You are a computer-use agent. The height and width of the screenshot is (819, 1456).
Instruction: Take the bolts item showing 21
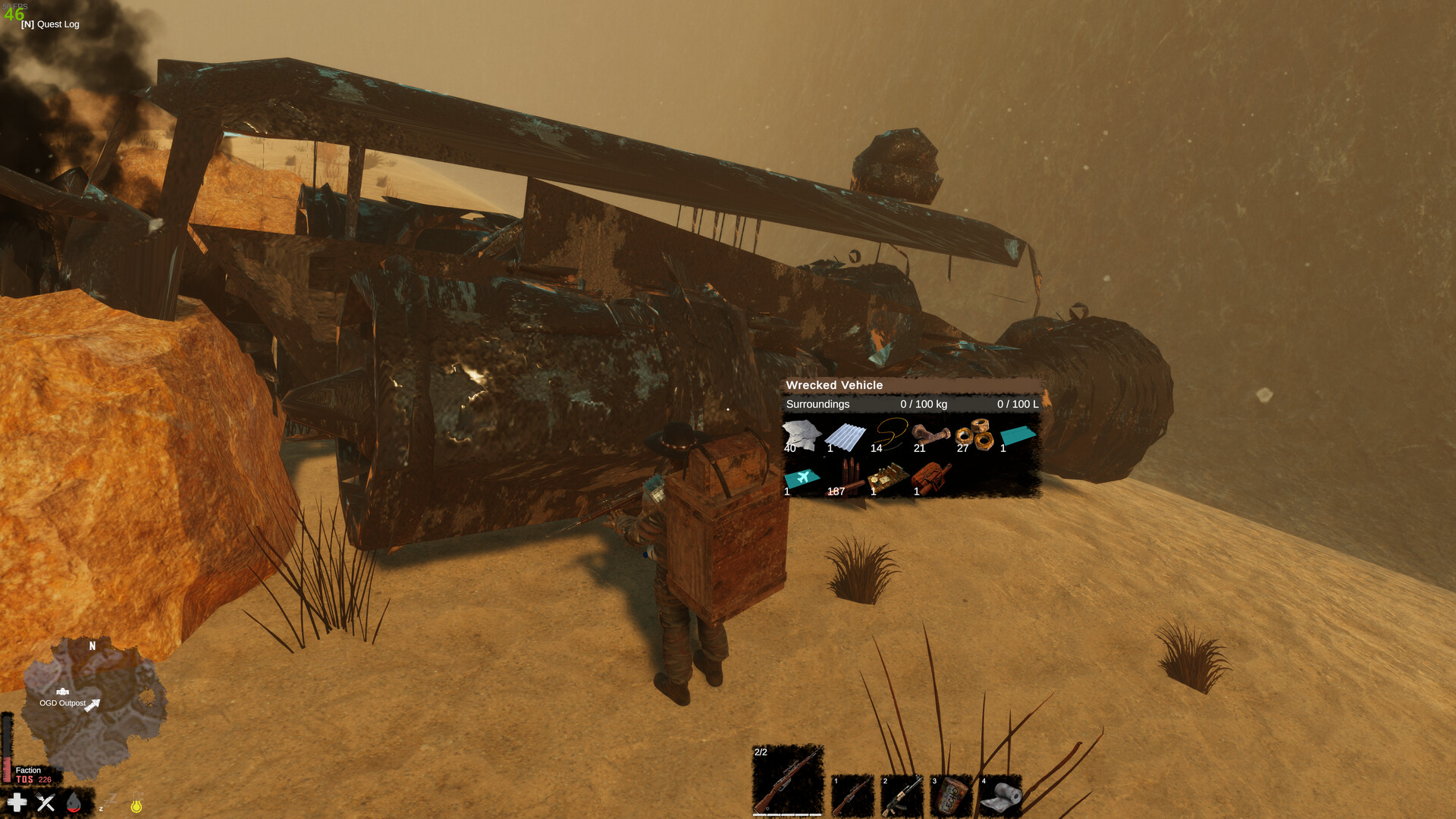(930, 436)
